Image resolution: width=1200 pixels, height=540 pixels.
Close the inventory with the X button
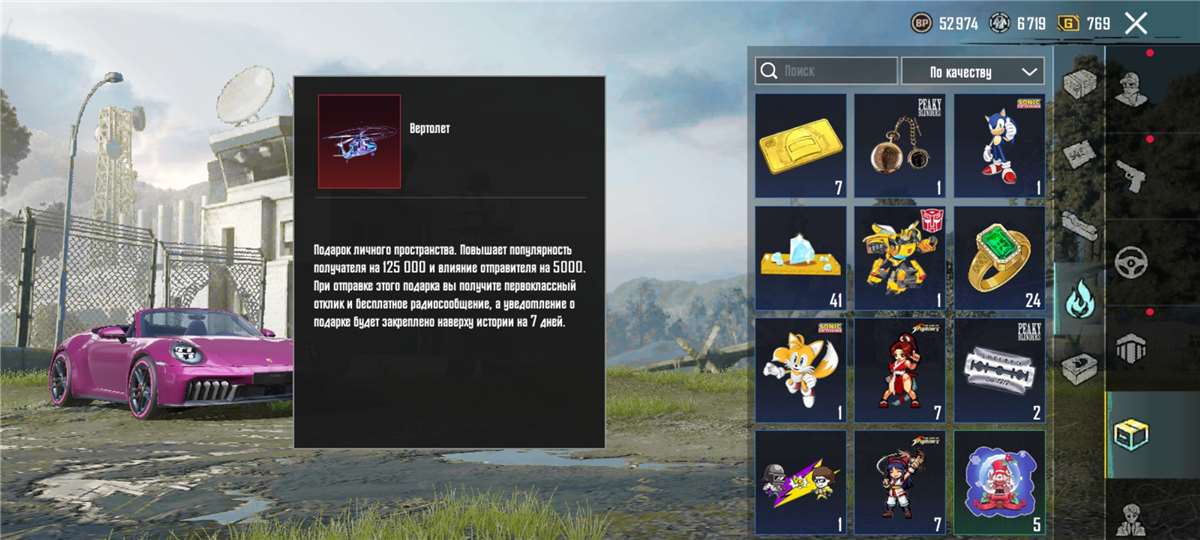click(1135, 24)
